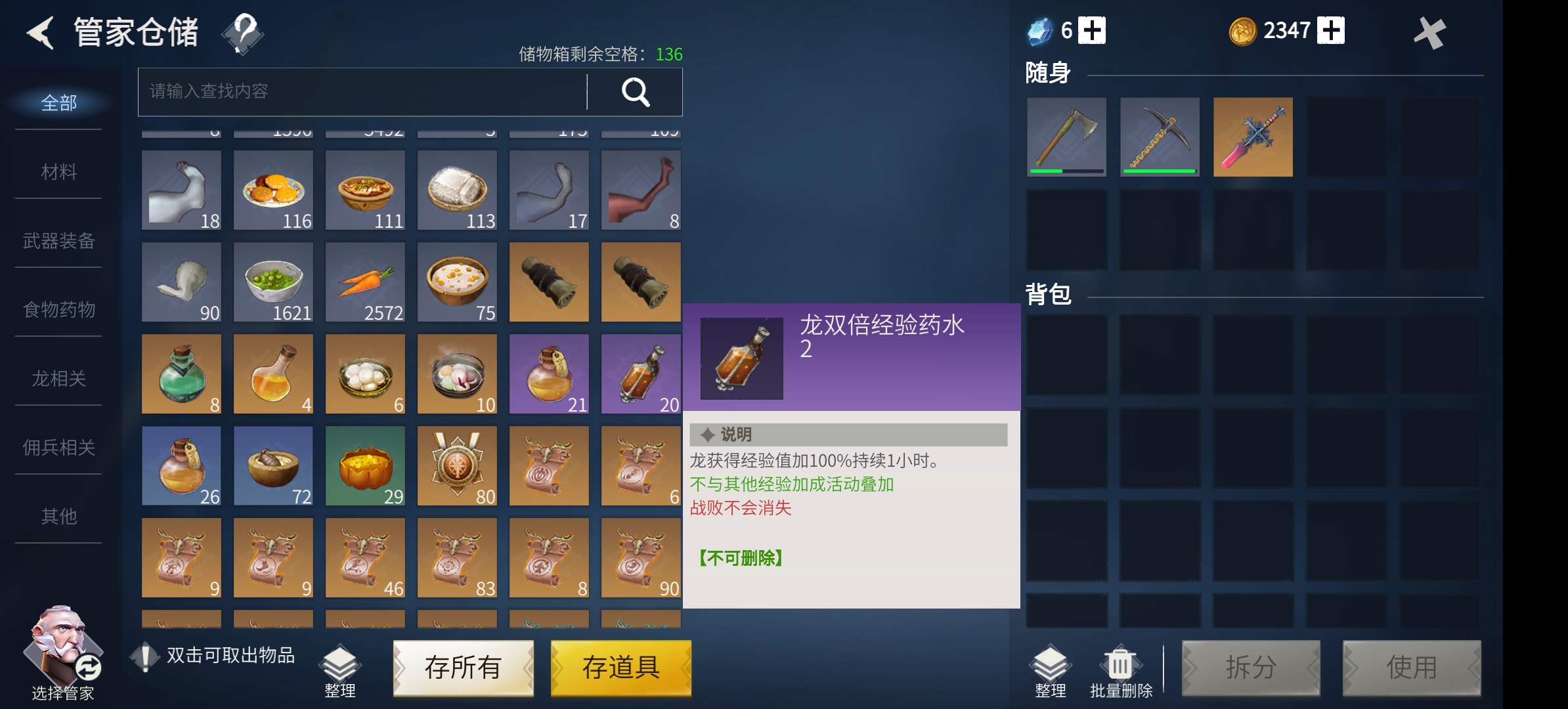Close the storage window with the X
The width and height of the screenshot is (1568, 709).
coord(1429,32)
